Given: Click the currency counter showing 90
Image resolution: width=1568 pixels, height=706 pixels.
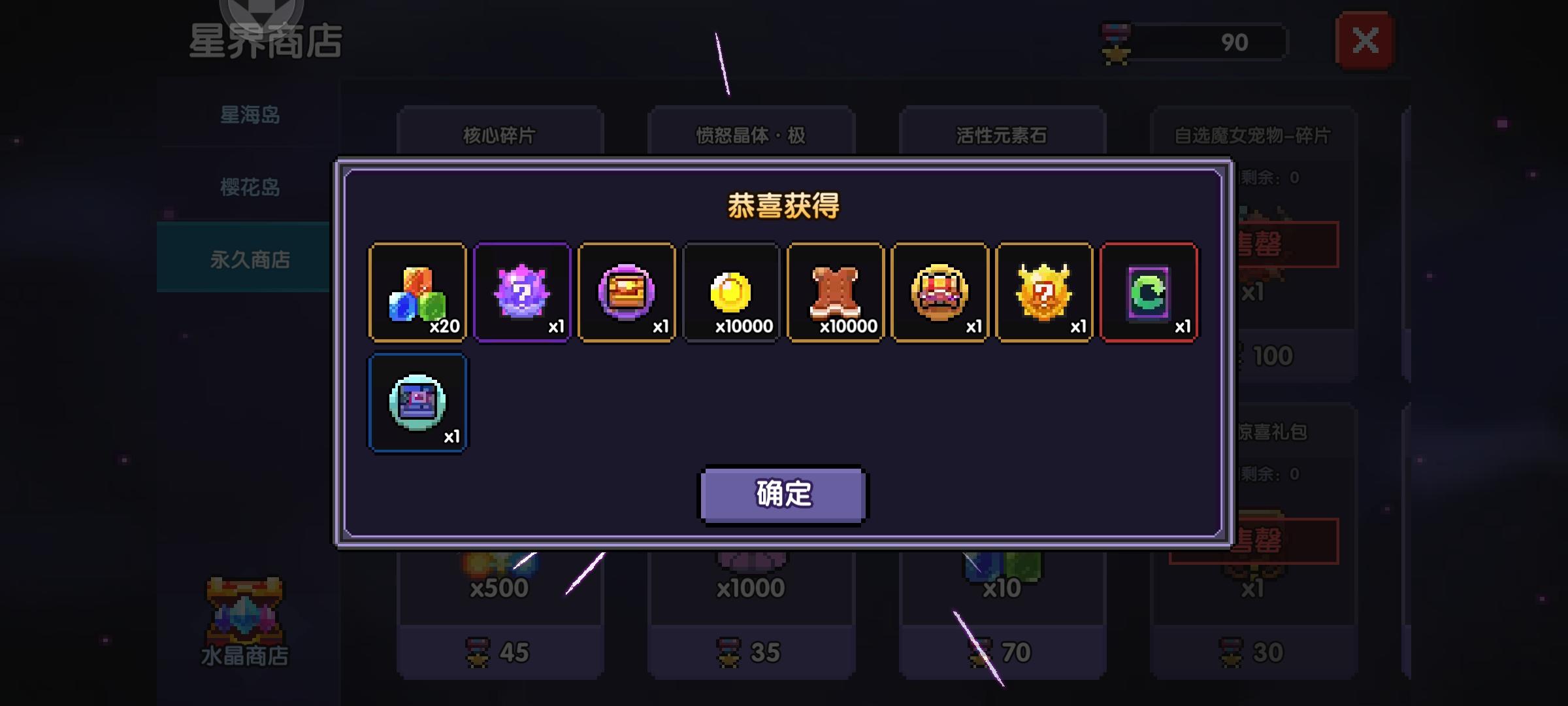Looking at the screenshot, I should pyautogui.click(x=1235, y=42).
